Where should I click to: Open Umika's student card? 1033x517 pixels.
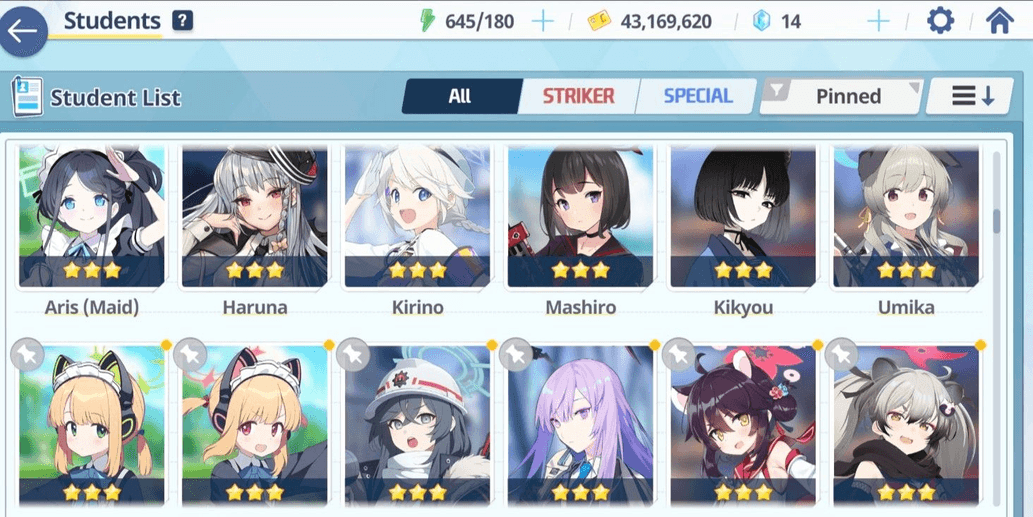[x=906, y=218]
